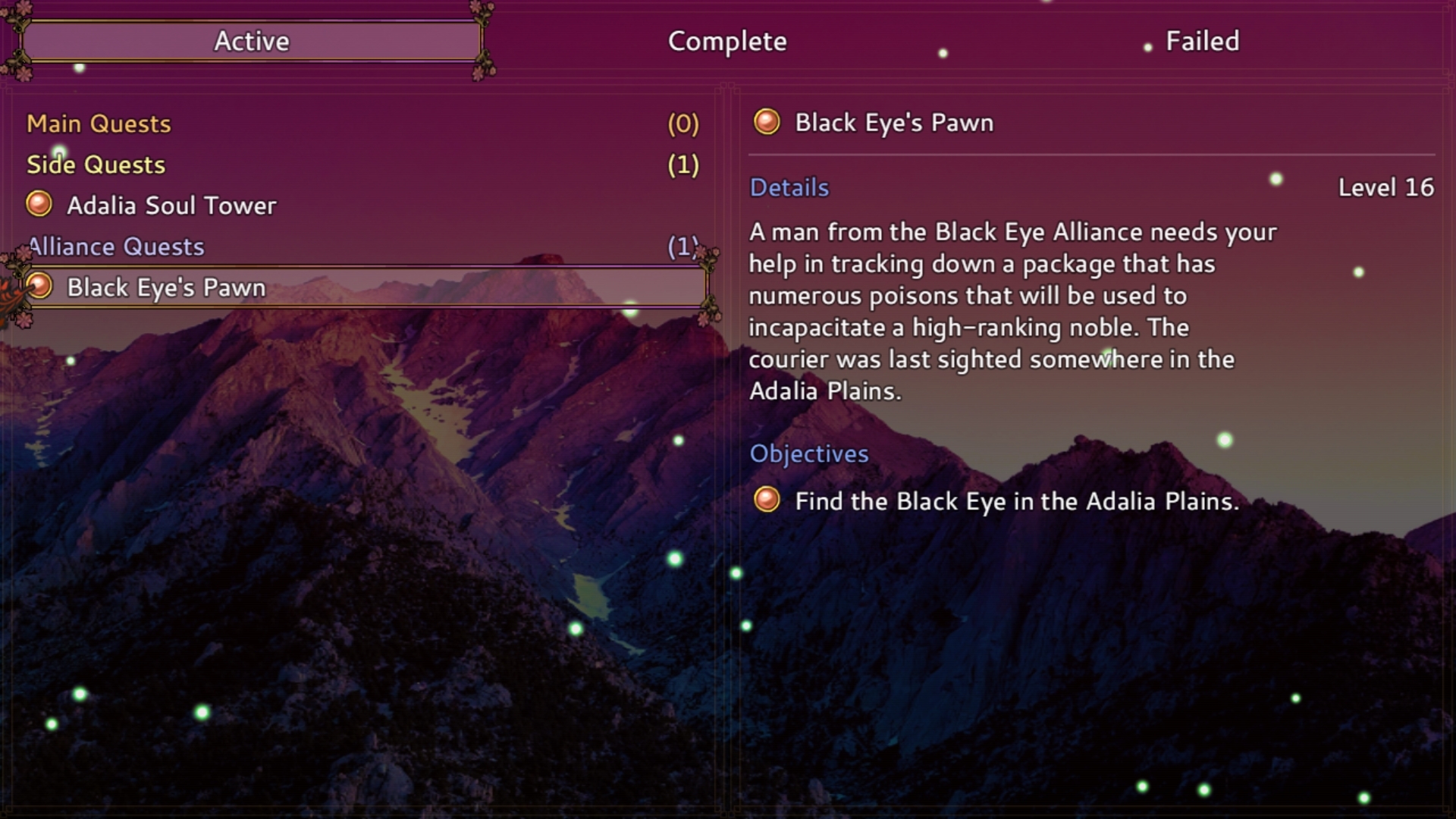Click the Details section heading

[789, 187]
